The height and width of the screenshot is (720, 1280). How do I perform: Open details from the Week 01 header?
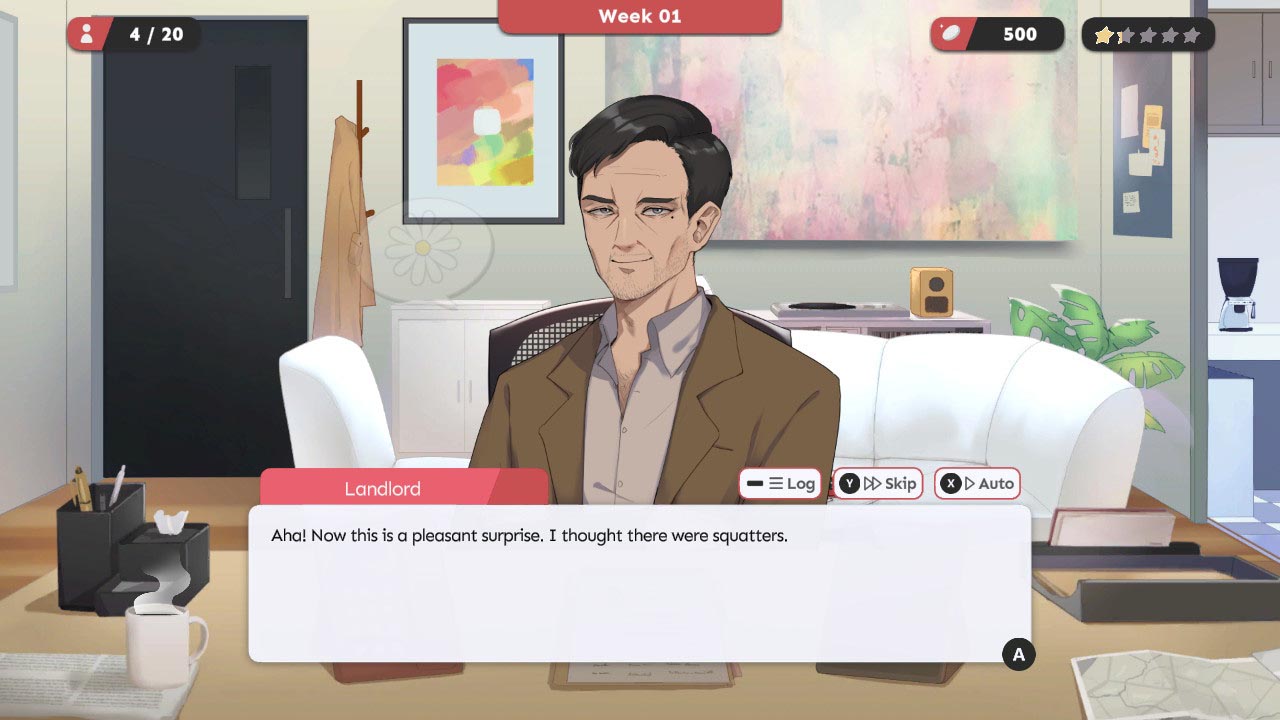coord(639,16)
